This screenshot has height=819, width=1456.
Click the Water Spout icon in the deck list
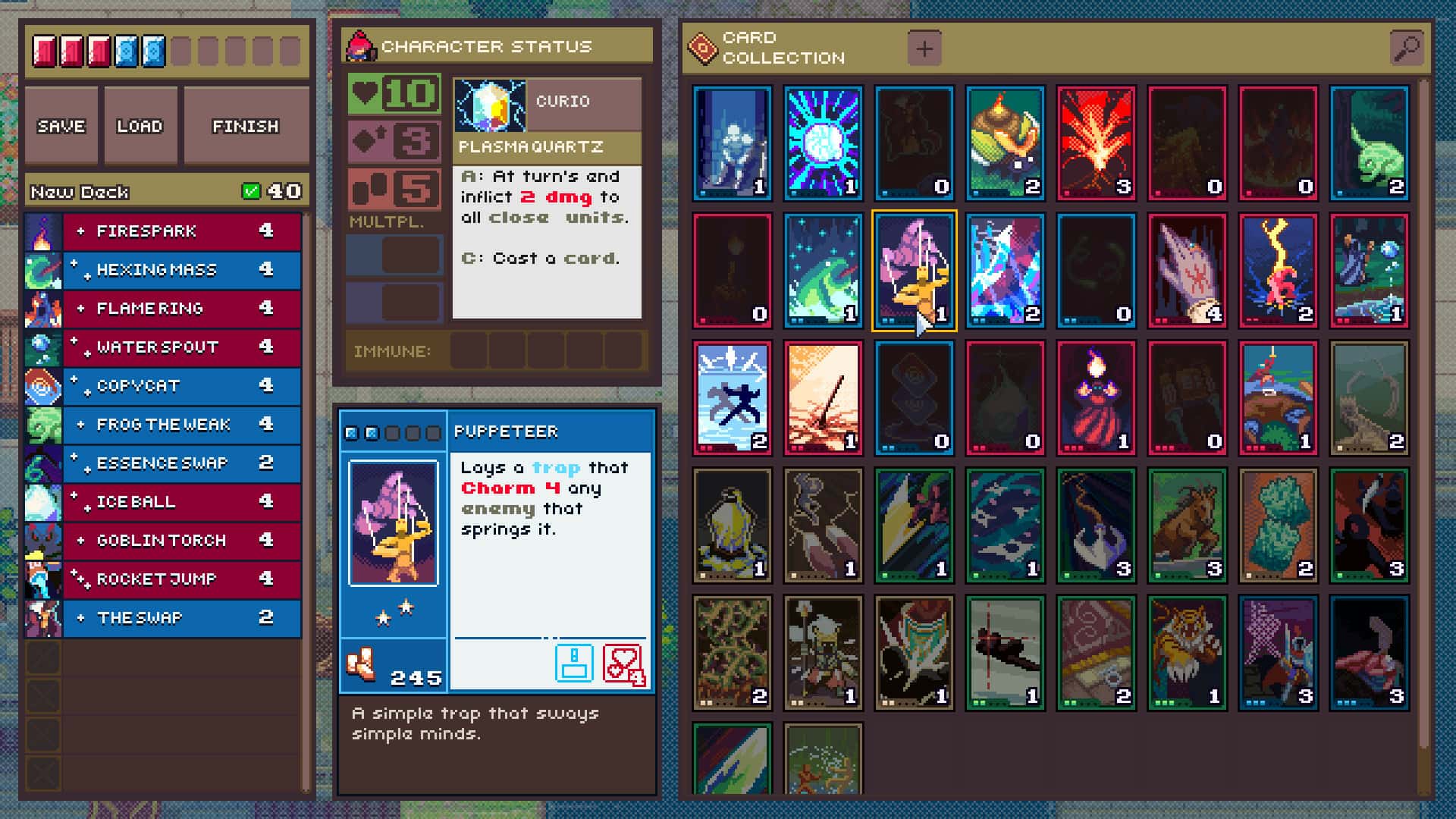[44, 347]
